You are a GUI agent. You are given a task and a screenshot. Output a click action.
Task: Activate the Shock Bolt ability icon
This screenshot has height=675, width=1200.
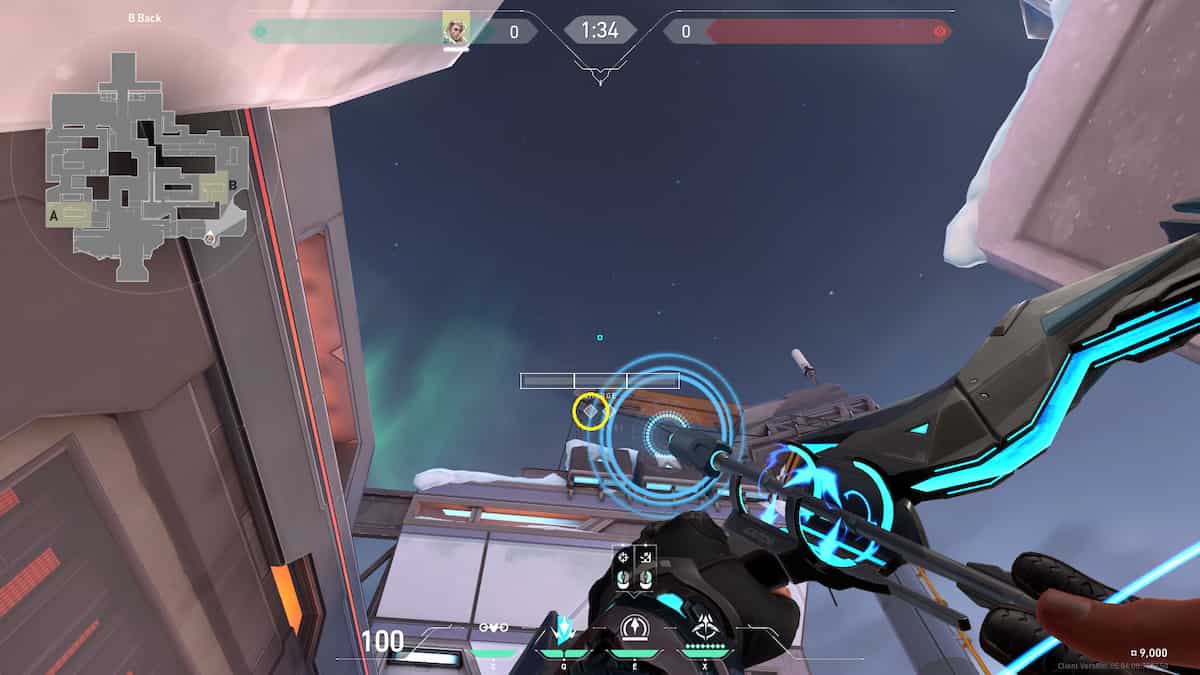[563, 630]
